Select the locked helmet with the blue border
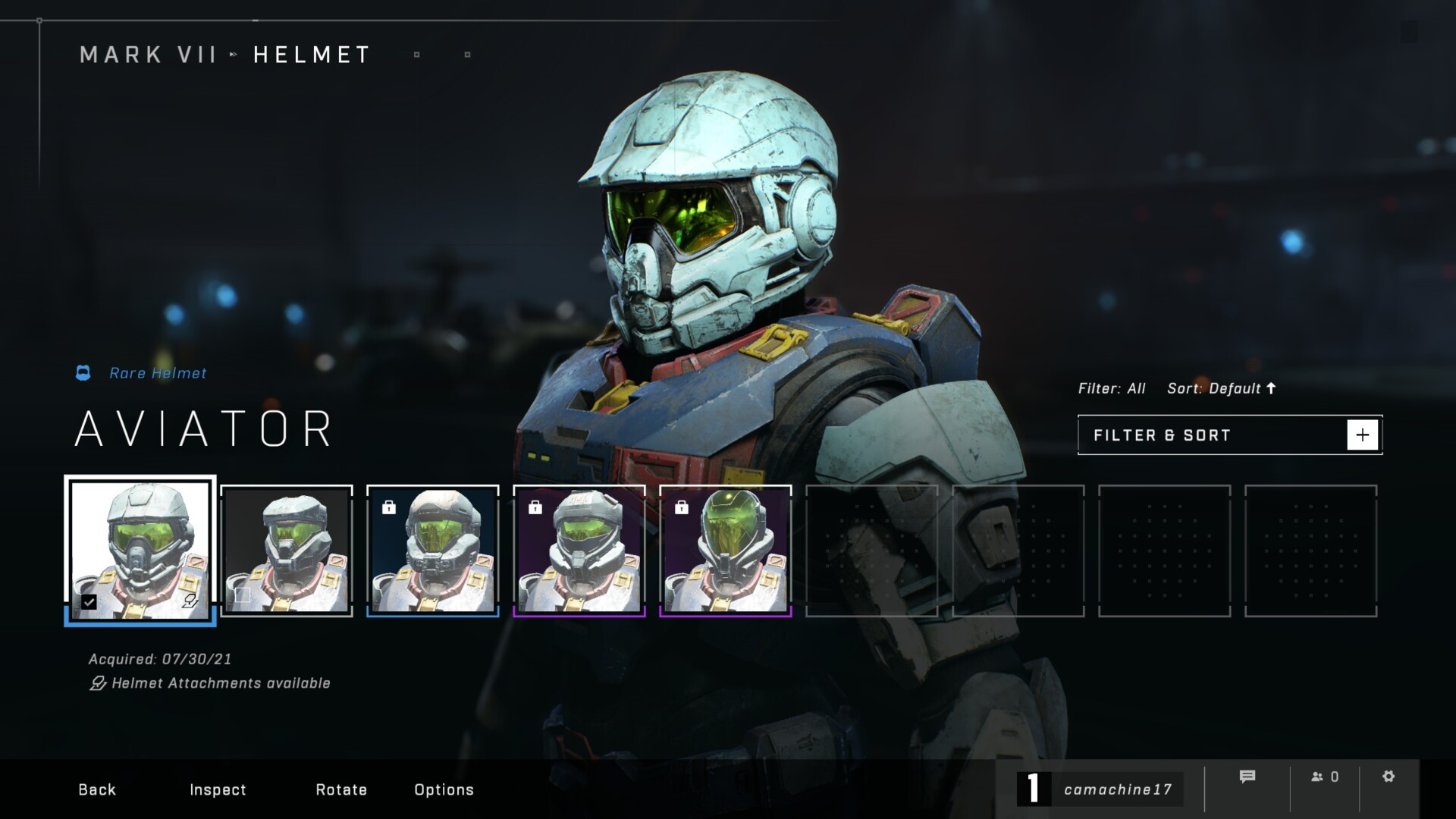Screen dimensions: 1456x819 pos(433,550)
